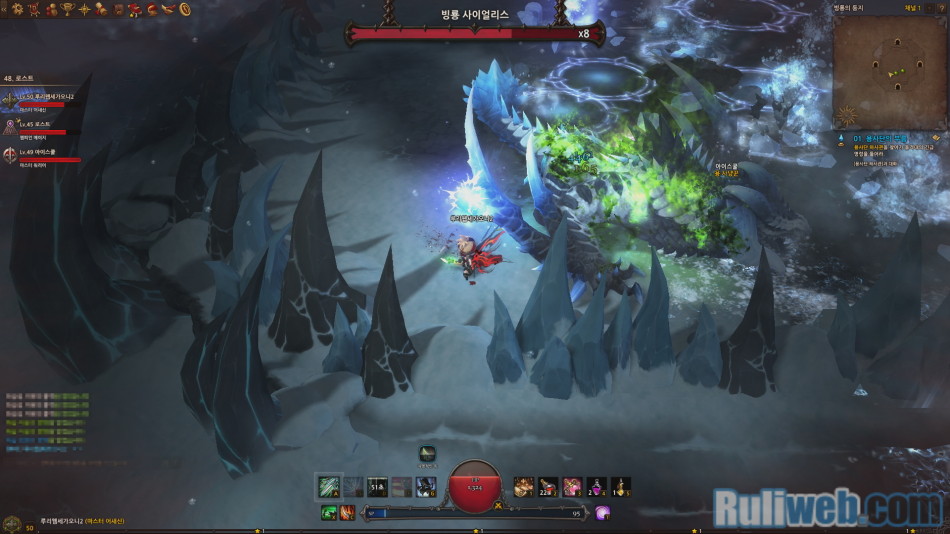Open the gear settings icon
The width and height of the screenshot is (950, 534).
18,9
